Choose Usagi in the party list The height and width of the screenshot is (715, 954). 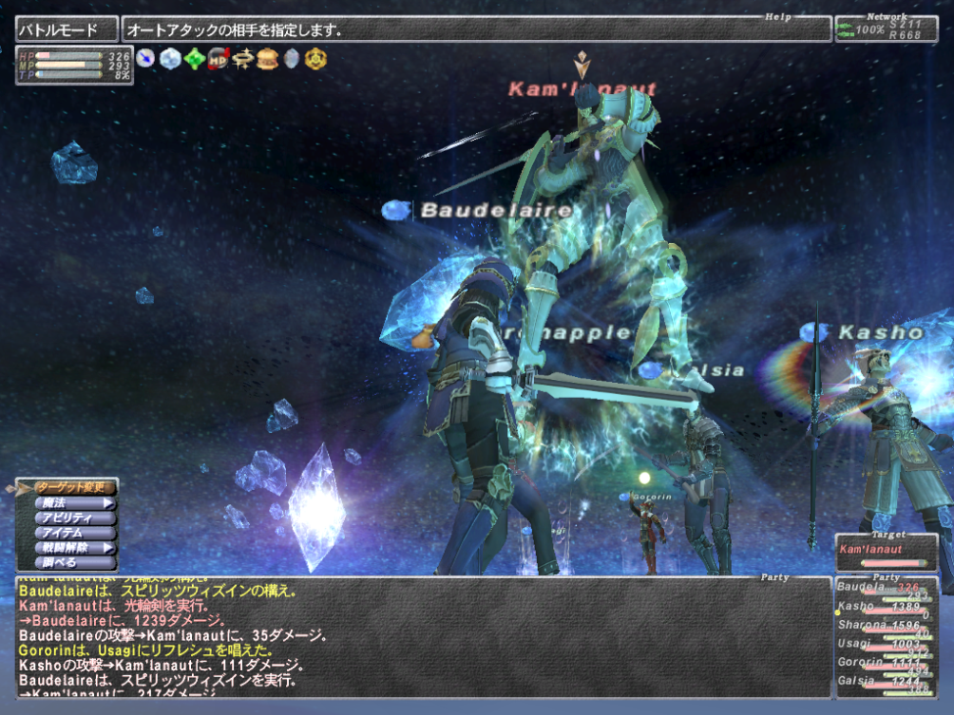tap(886, 645)
